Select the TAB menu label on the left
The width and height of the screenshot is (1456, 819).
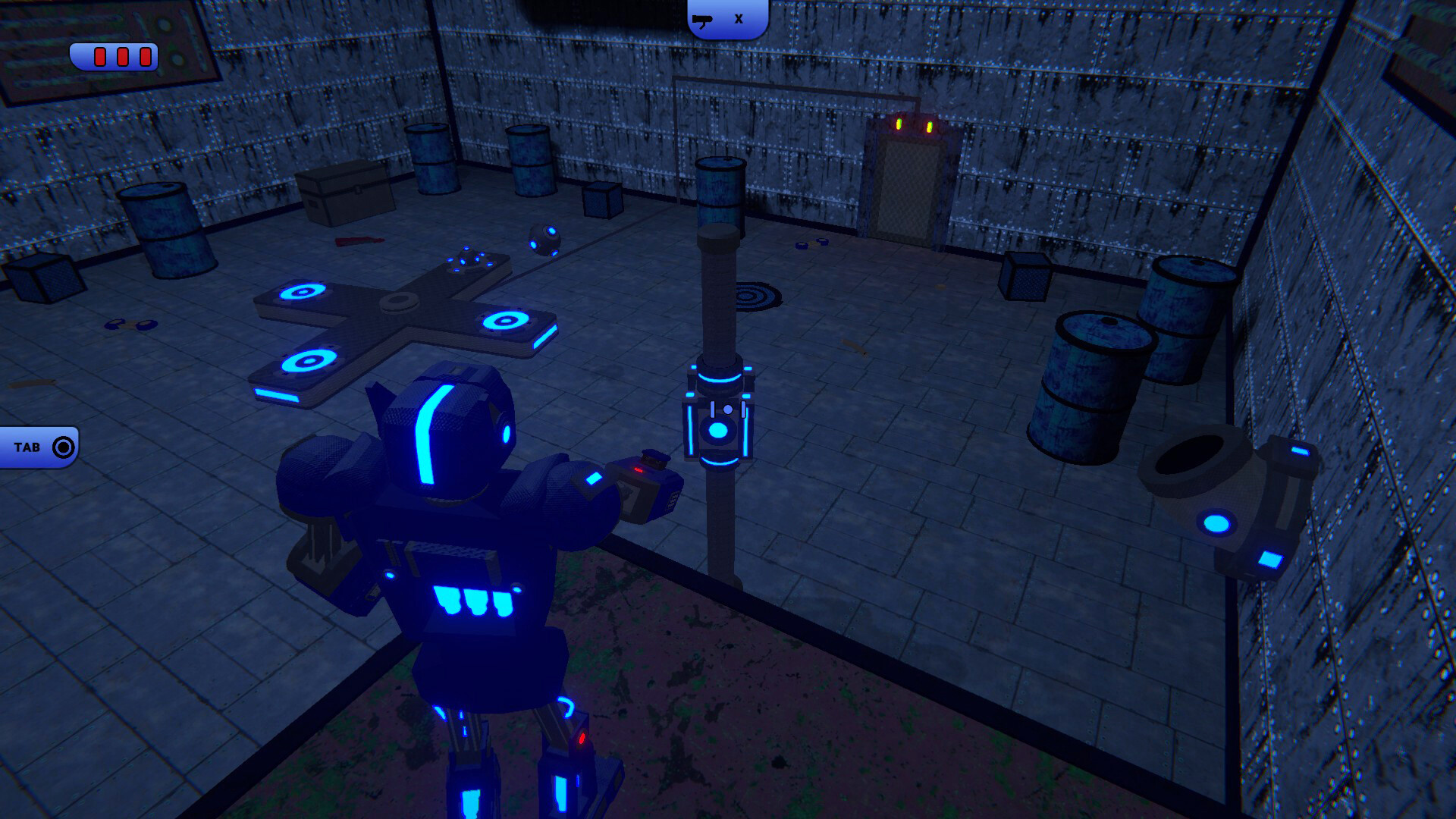25,446
